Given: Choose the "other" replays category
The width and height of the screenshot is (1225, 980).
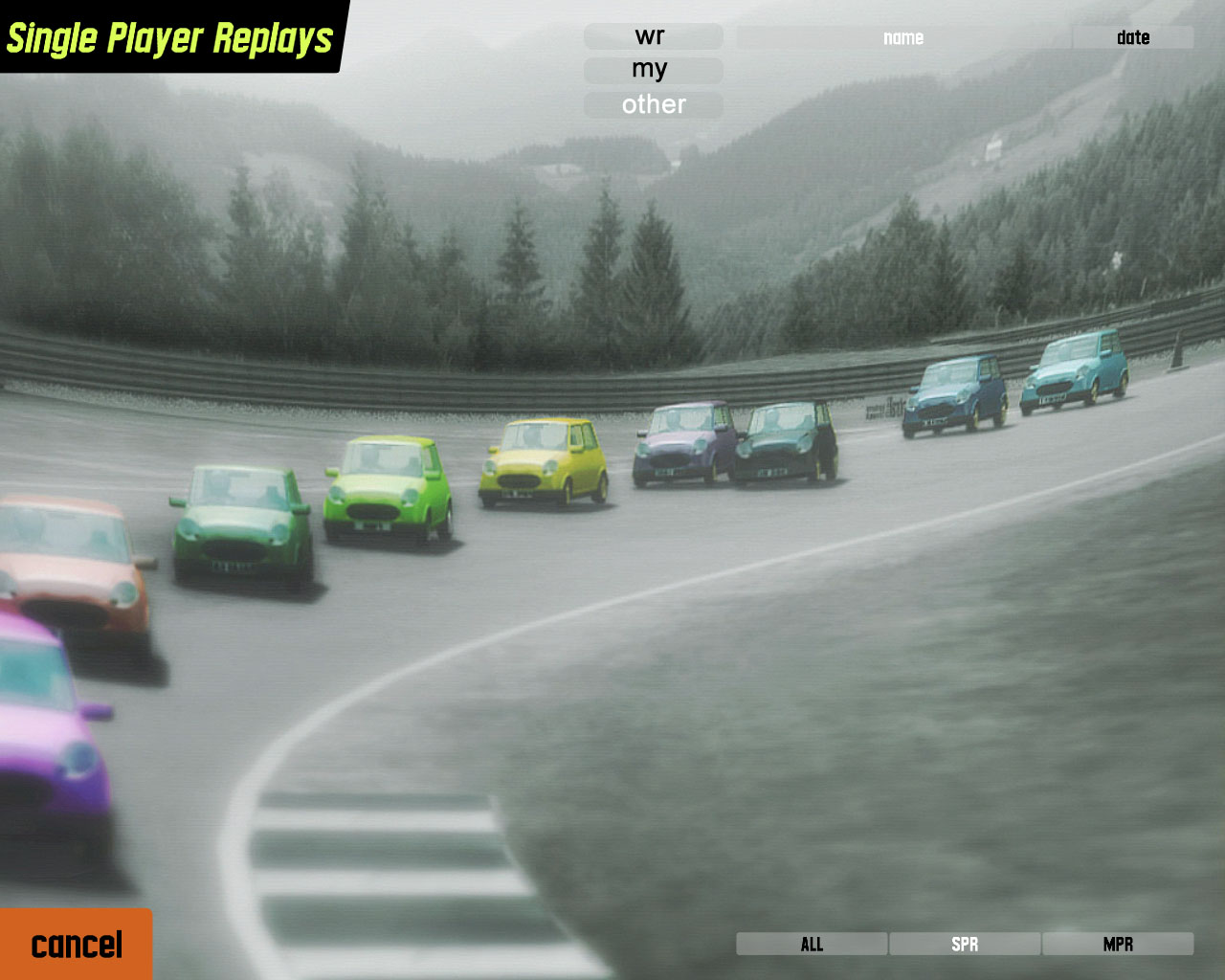Looking at the screenshot, I should tap(653, 104).
